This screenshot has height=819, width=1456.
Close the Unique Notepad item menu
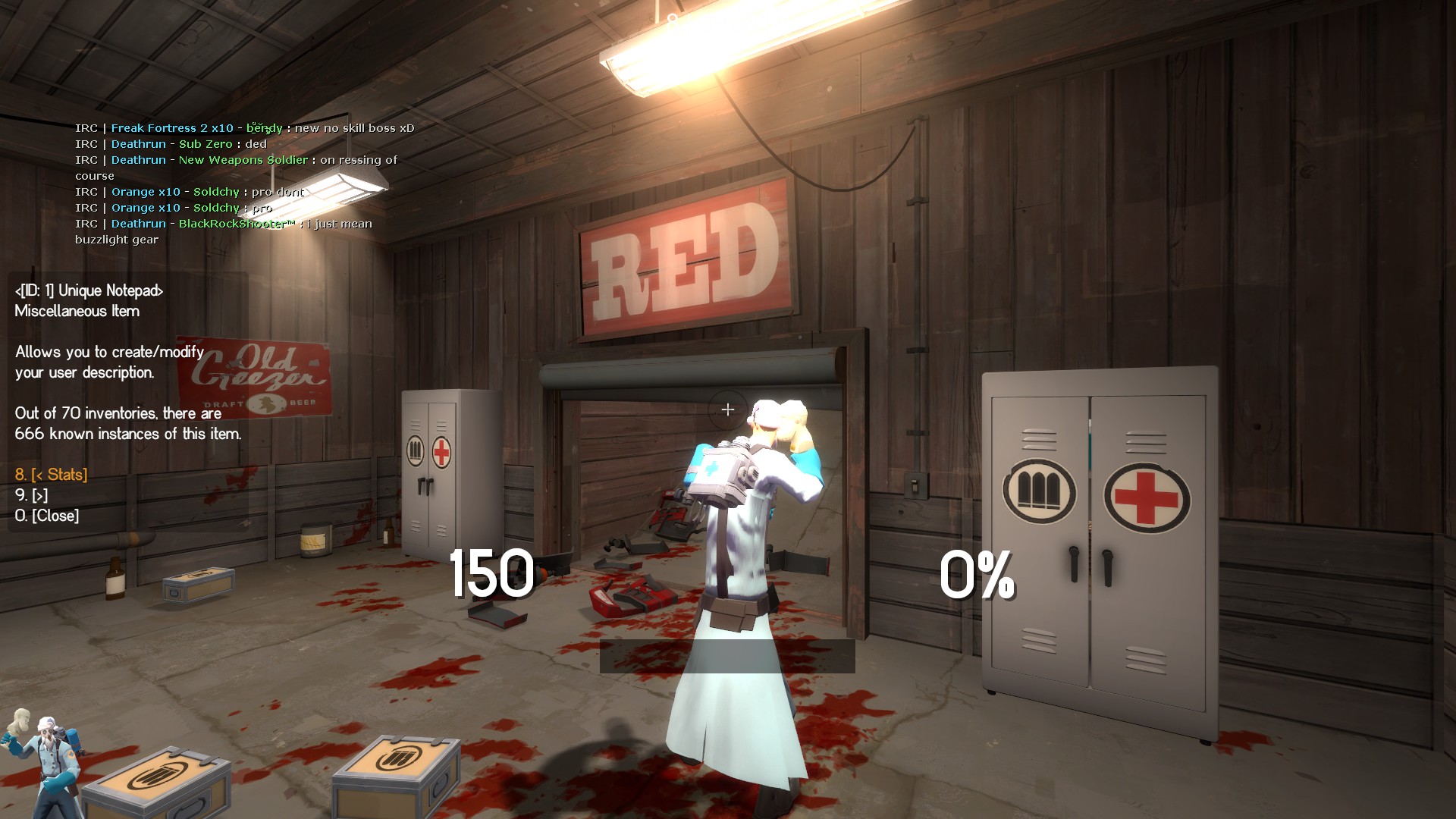(47, 516)
